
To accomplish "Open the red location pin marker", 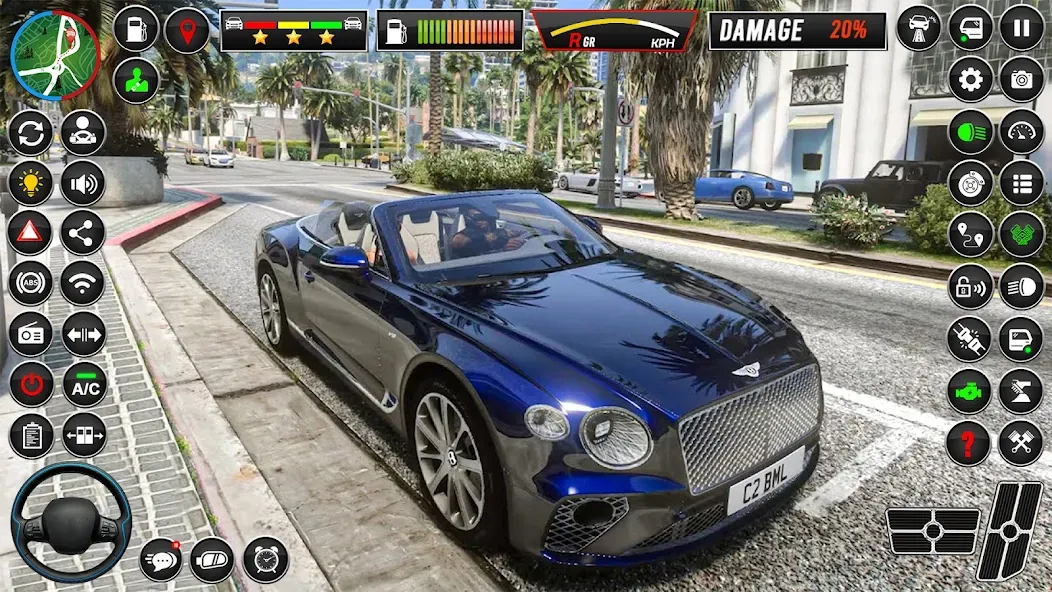I will pyautogui.click(x=187, y=30).
